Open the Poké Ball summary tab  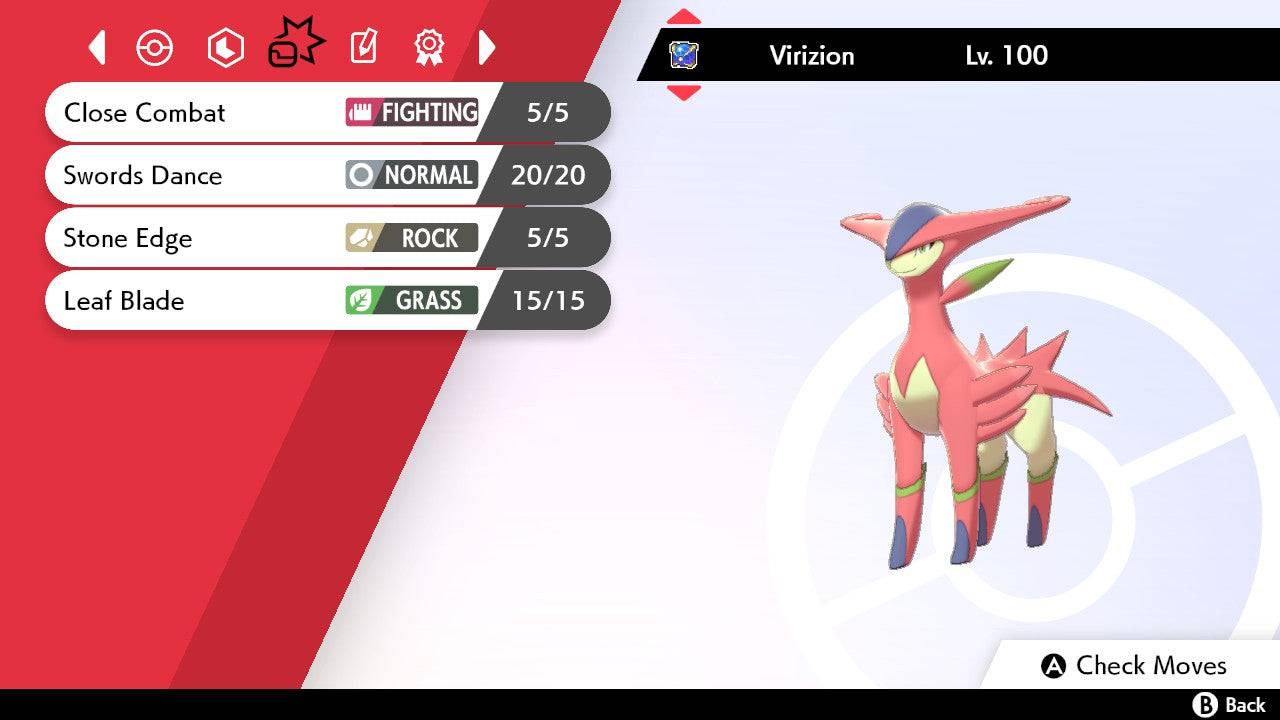coord(155,47)
